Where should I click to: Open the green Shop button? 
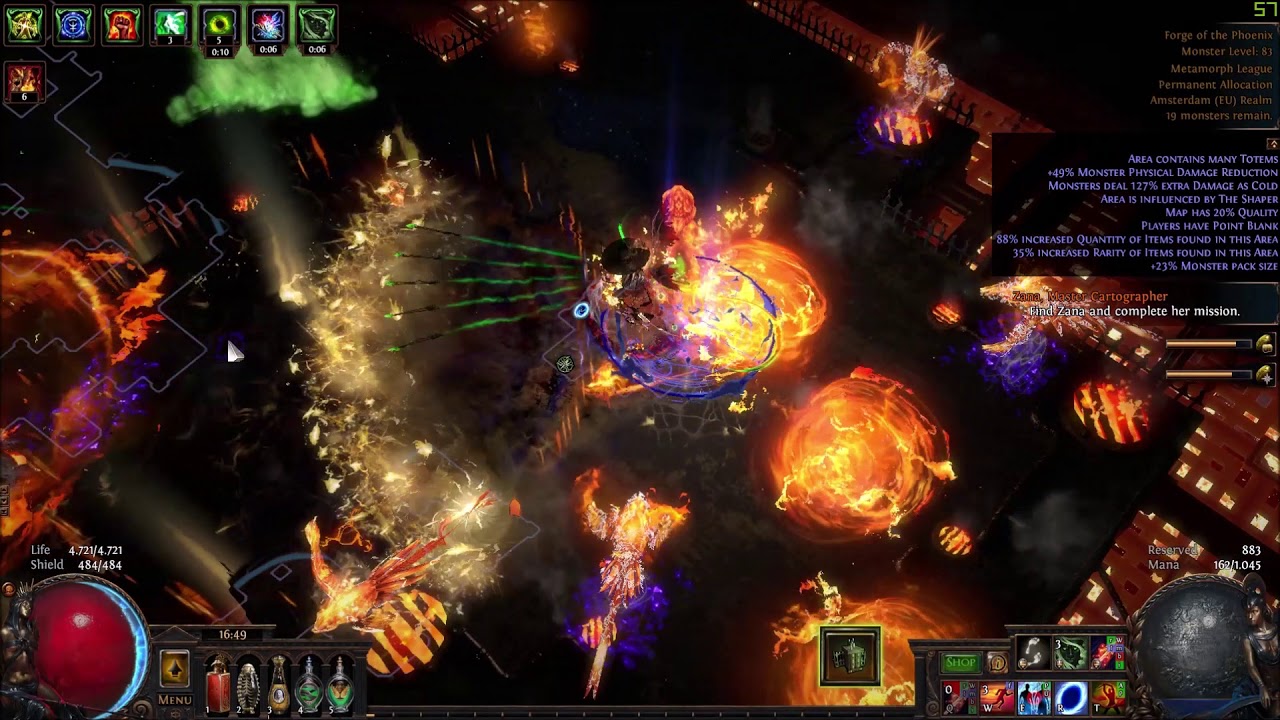[960, 662]
